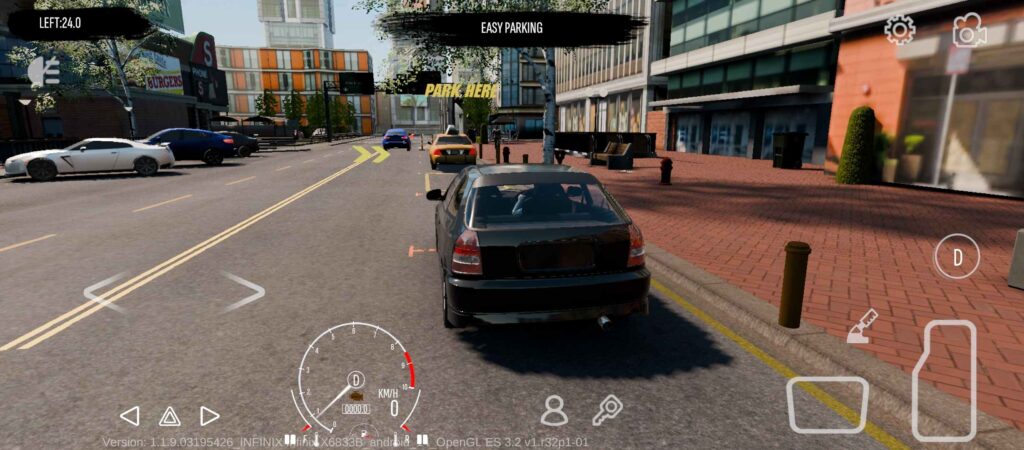Tap the brake pedal

click(x=827, y=404)
